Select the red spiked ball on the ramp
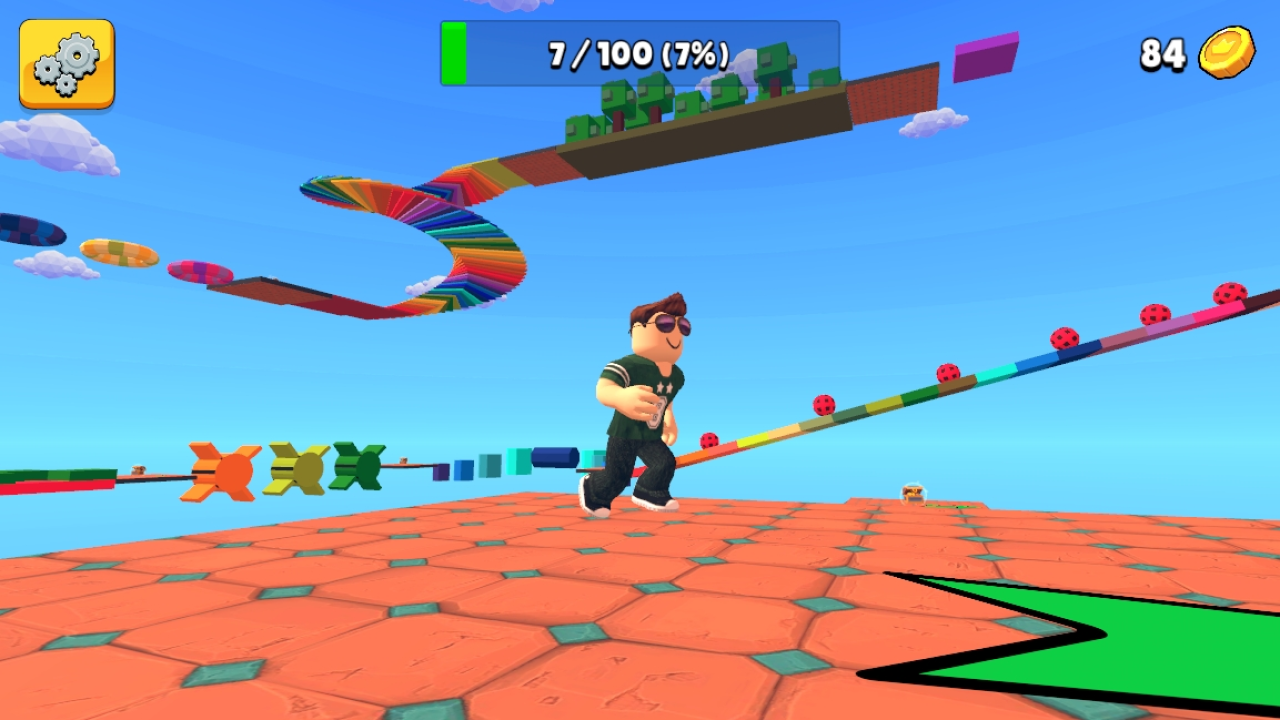 [823, 404]
